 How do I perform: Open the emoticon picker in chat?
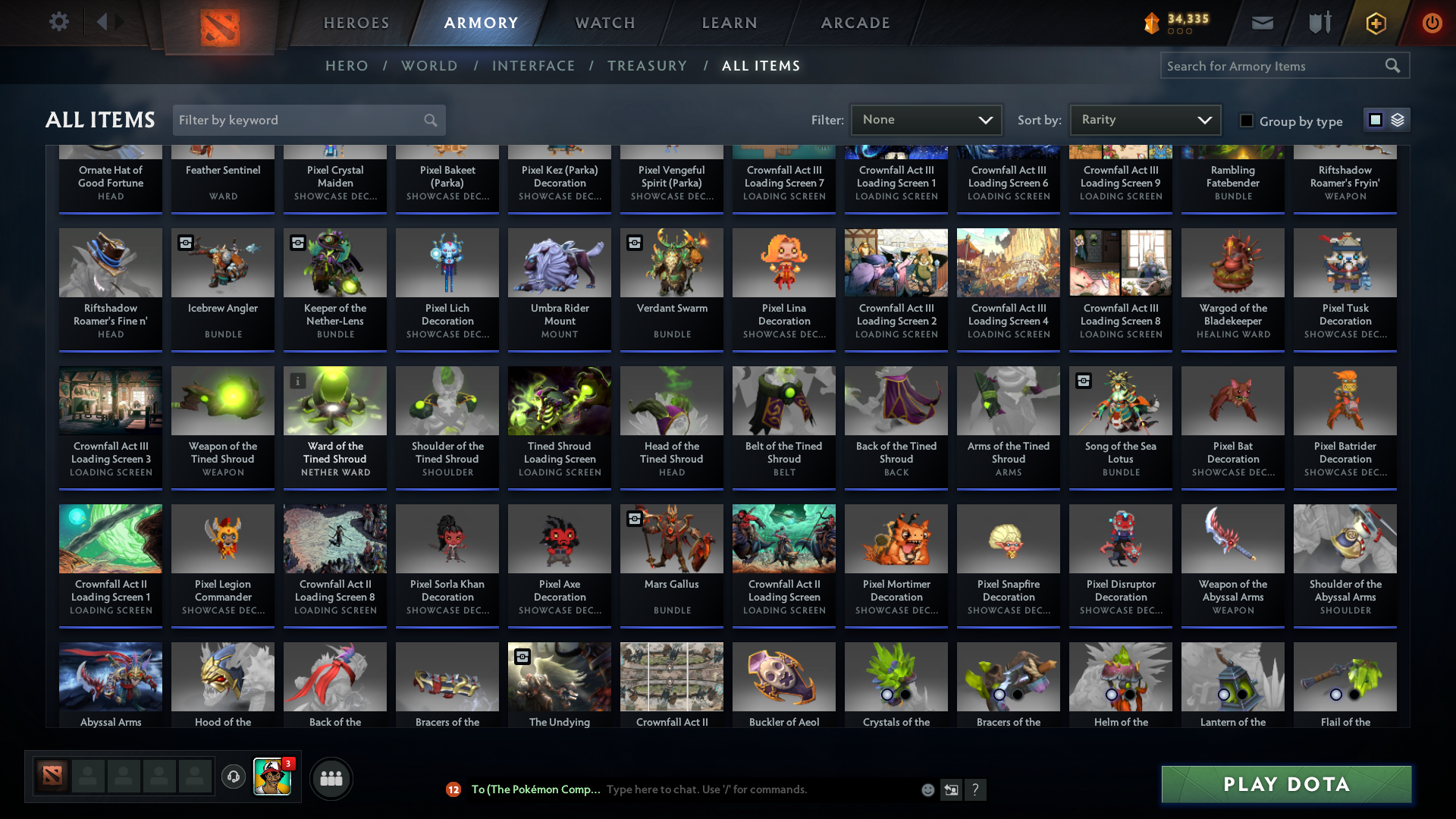click(927, 789)
